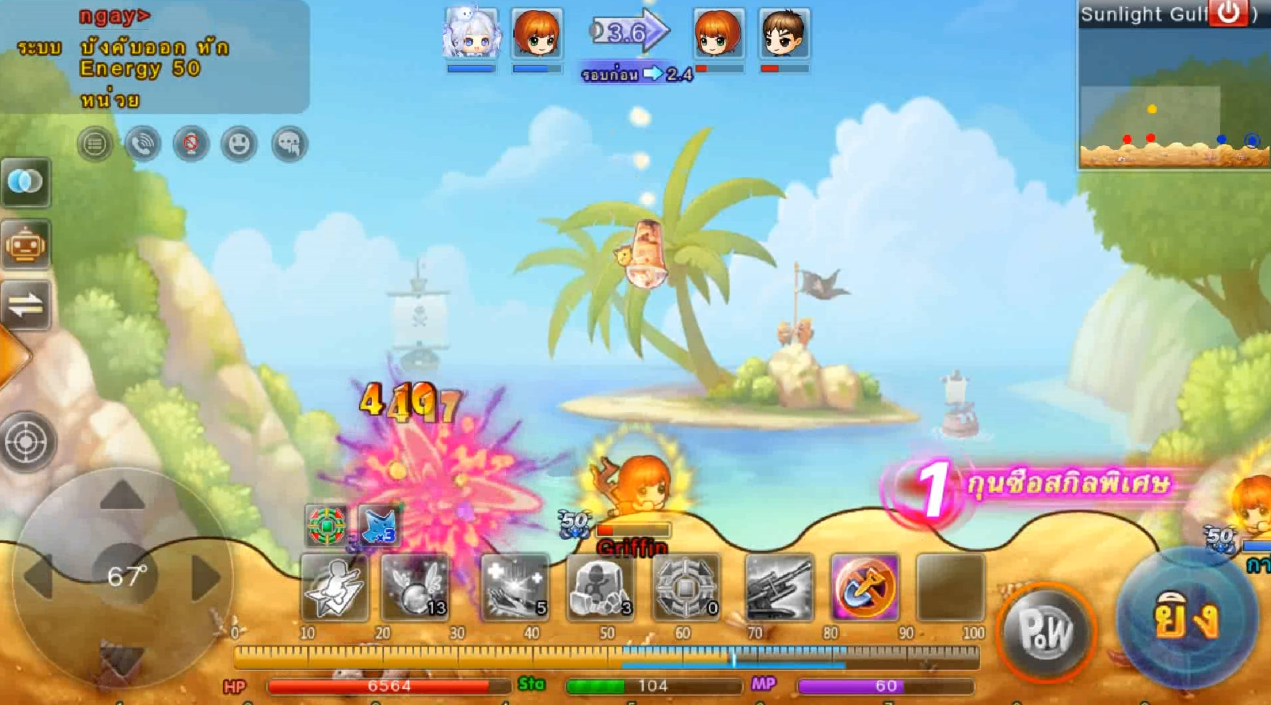
Task: Toggle the voice call icon
Action: (x=143, y=145)
